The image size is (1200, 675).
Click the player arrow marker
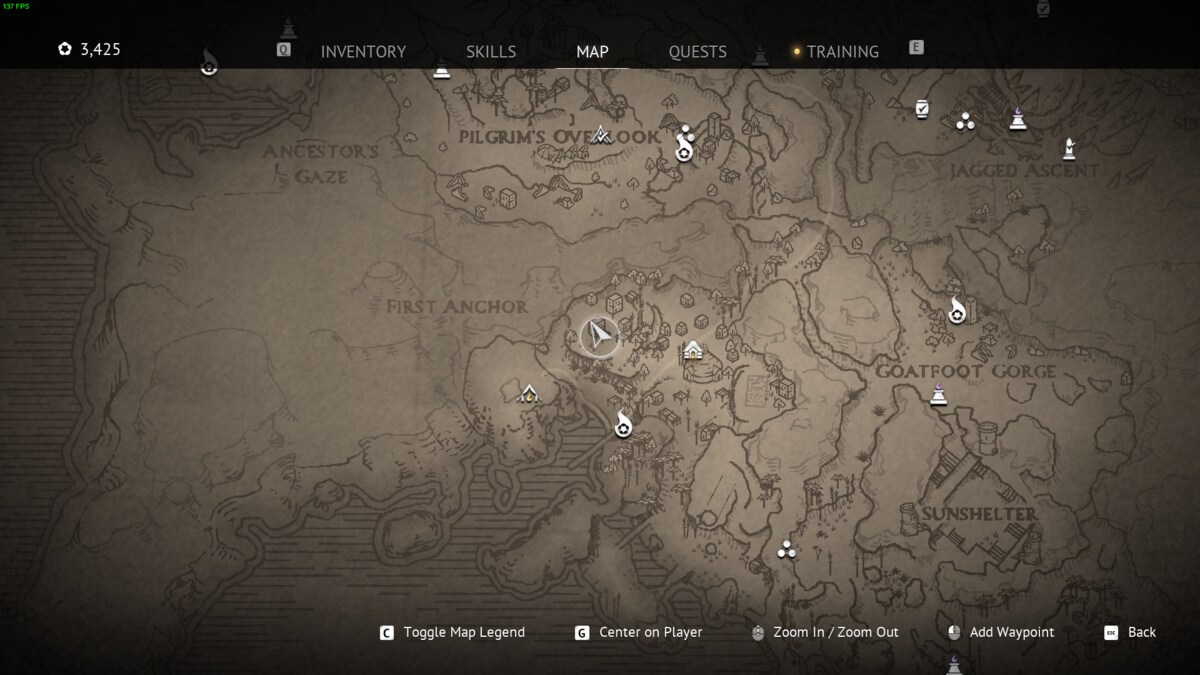[x=599, y=336]
